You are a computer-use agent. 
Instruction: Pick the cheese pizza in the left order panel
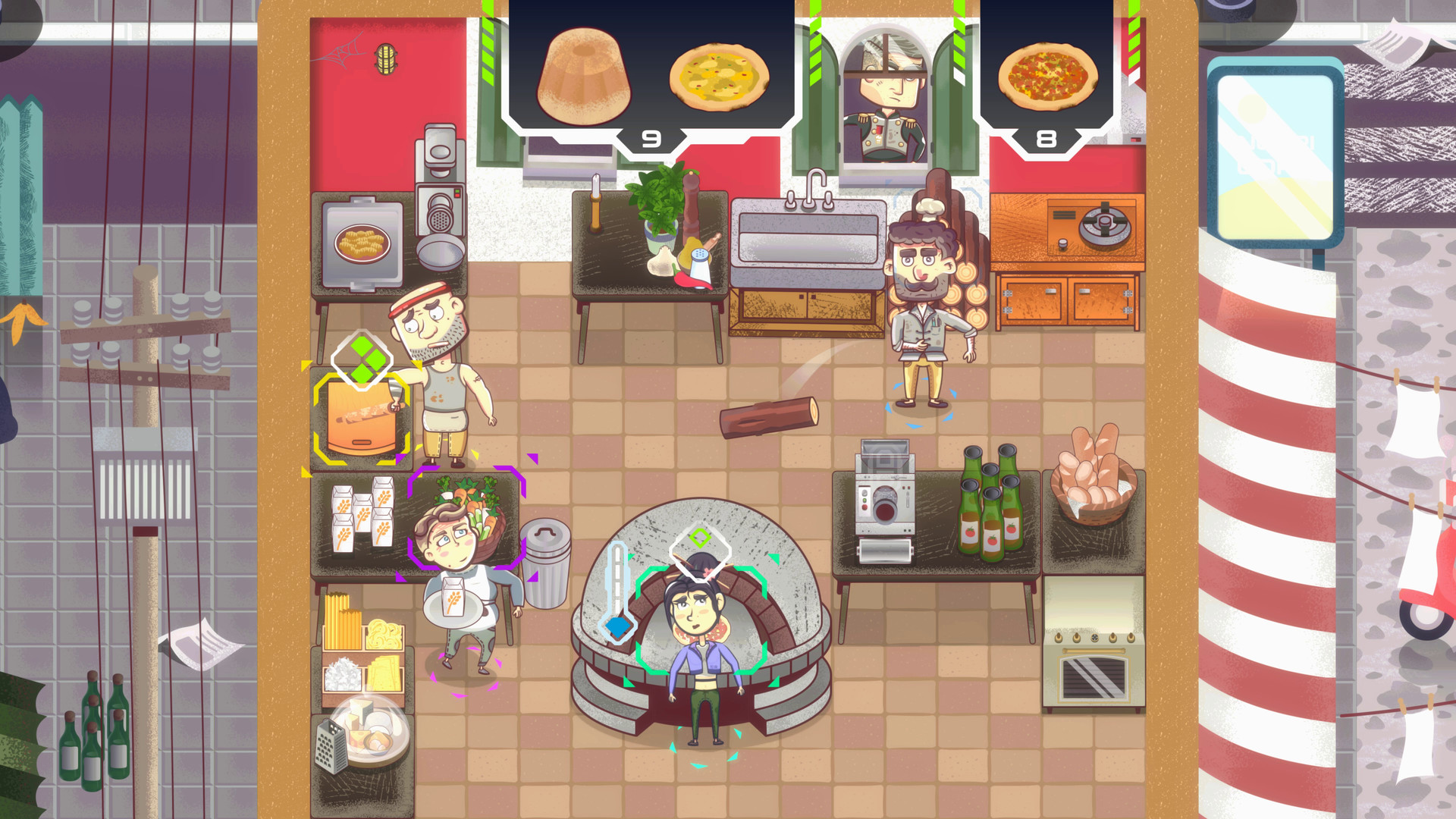point(717,76)
